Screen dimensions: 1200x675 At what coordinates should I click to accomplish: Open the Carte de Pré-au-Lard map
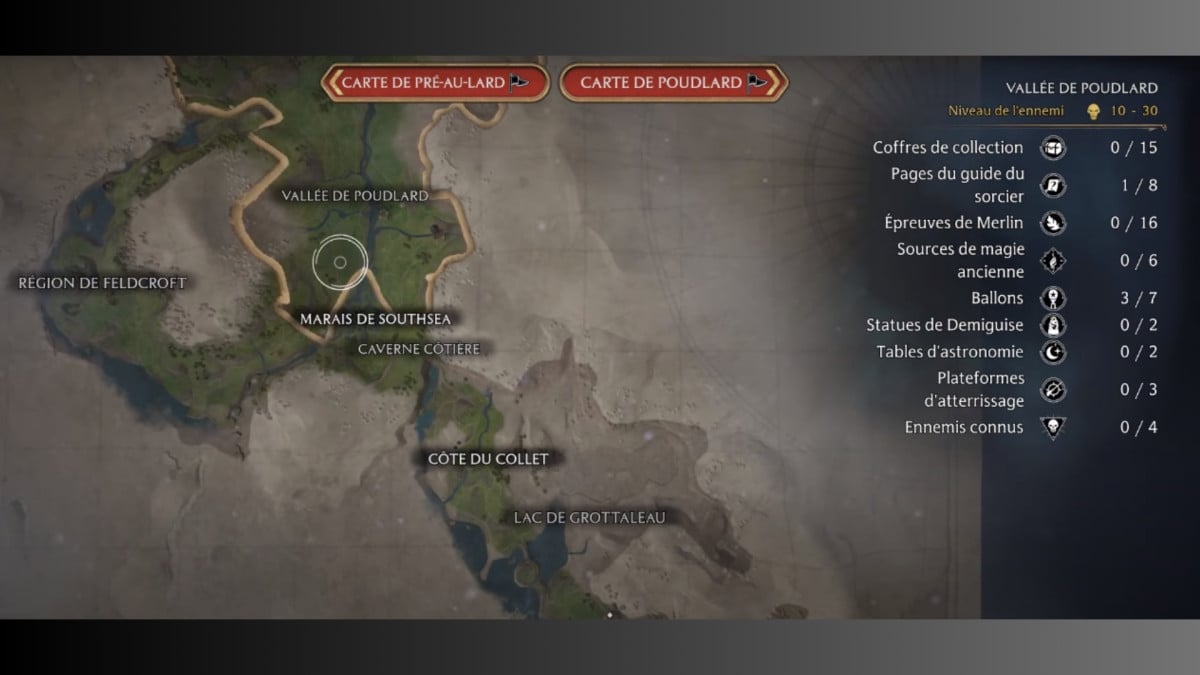pos(435,83)
